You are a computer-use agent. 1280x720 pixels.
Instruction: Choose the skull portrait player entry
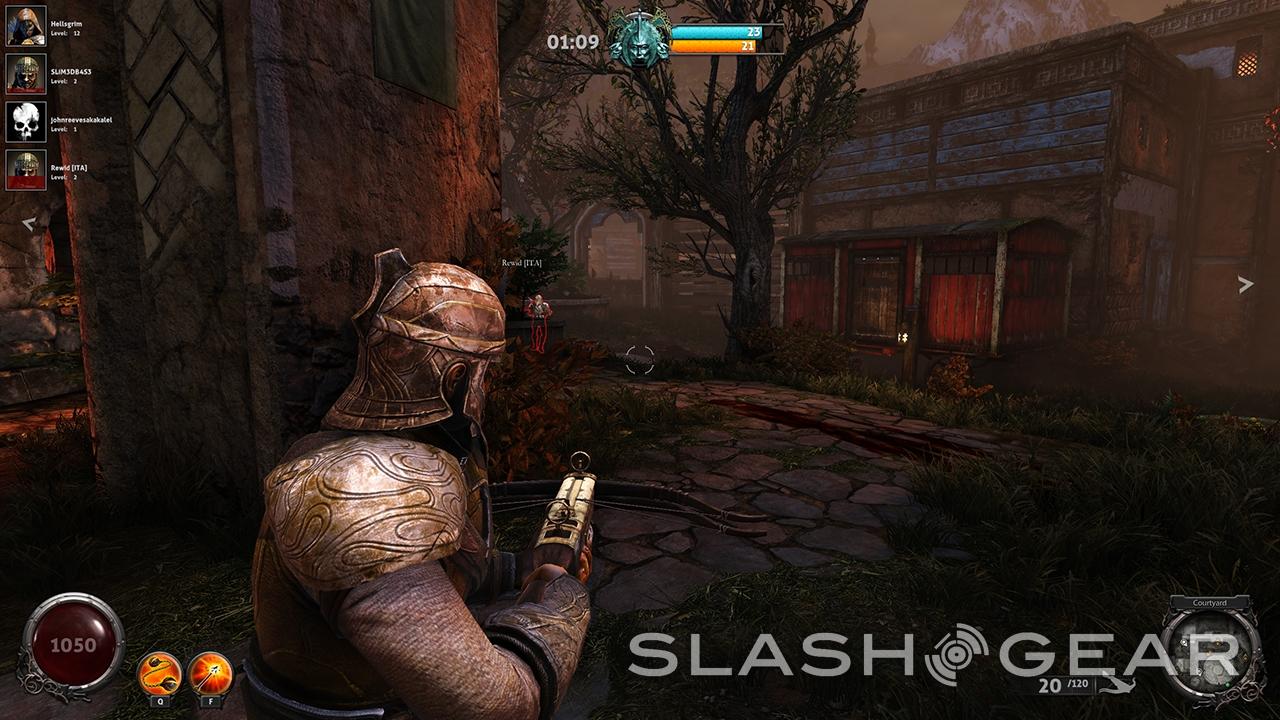(x=26, y=122)
